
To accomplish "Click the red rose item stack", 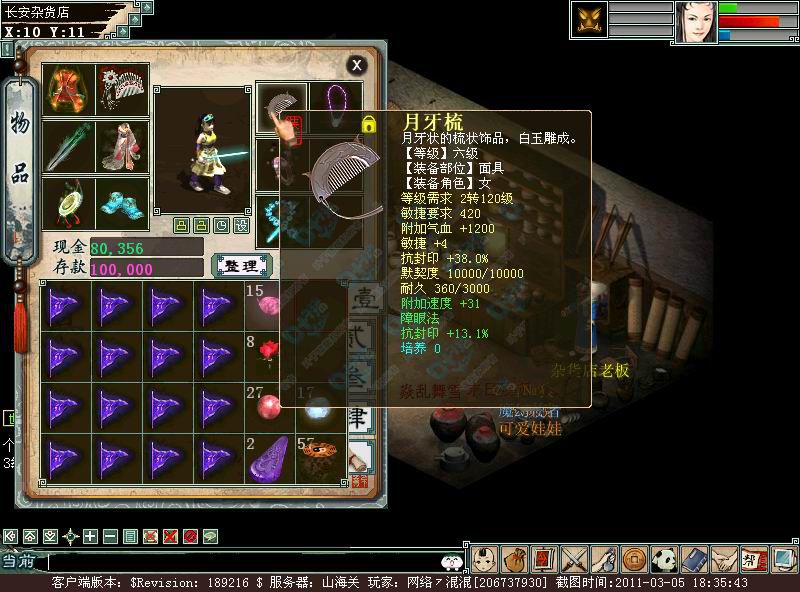I will [267, 351].
